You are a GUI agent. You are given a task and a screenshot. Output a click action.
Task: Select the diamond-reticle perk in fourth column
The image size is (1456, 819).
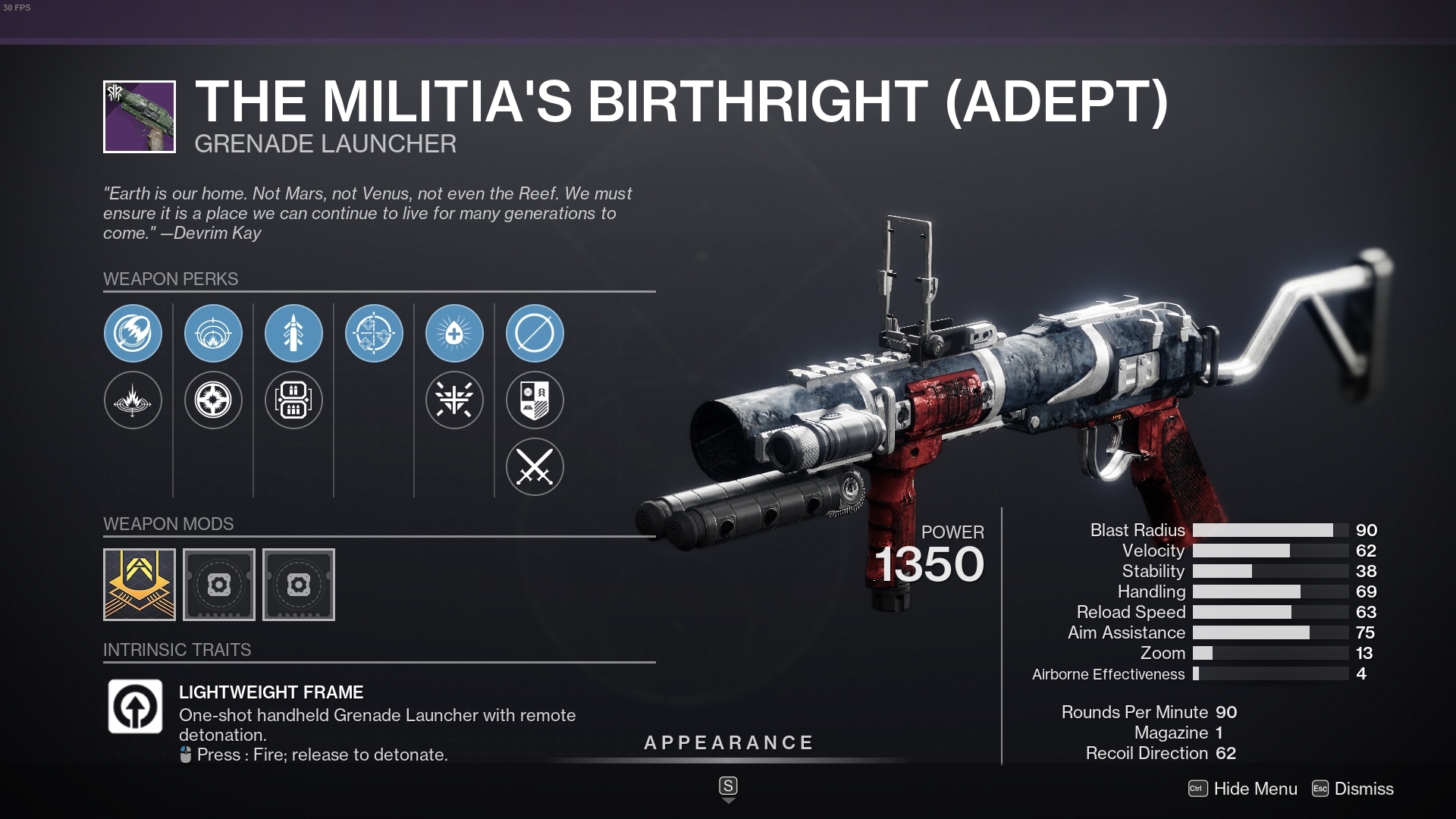pos(374,333)
